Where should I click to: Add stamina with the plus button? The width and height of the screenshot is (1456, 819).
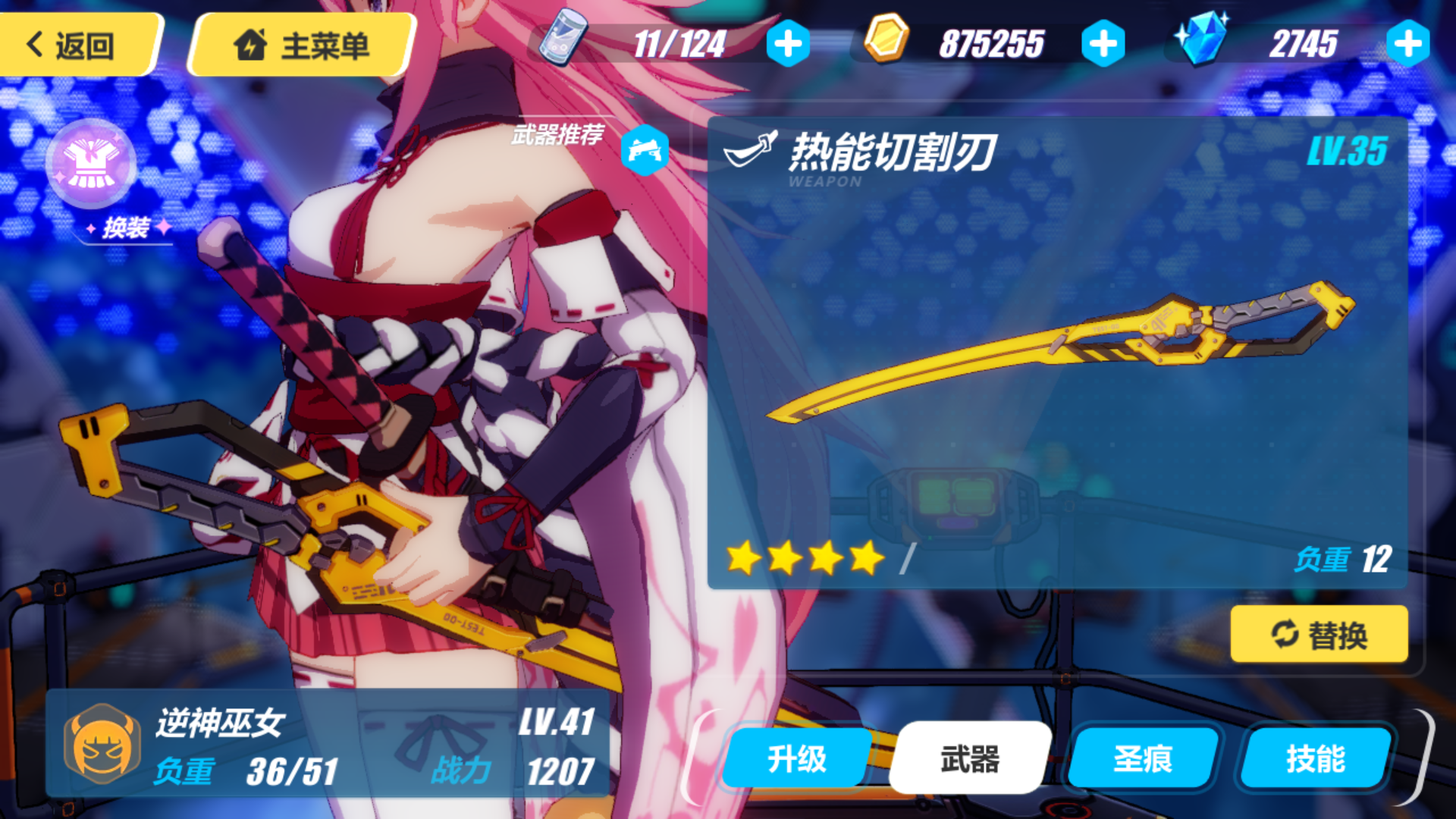click(x=789, y=44)
